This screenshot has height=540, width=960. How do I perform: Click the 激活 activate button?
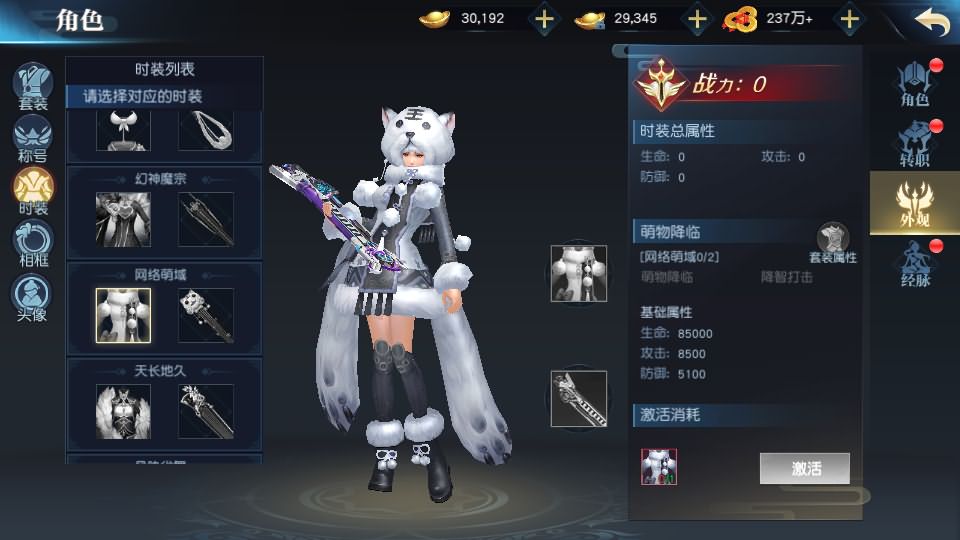point(805,468)
